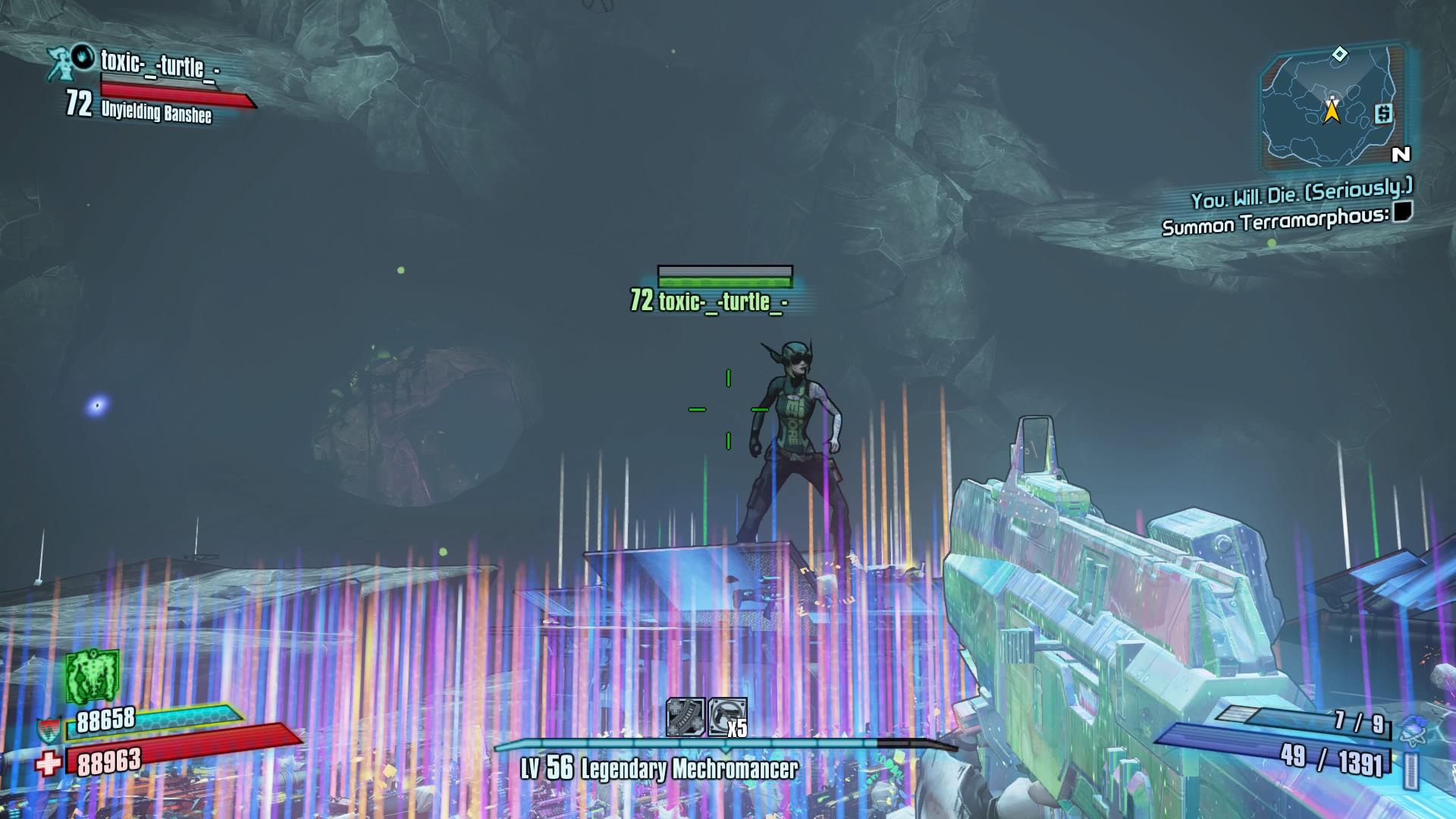Select the diamond waypoint marker atop the minimap

[x=1339, y=54]
